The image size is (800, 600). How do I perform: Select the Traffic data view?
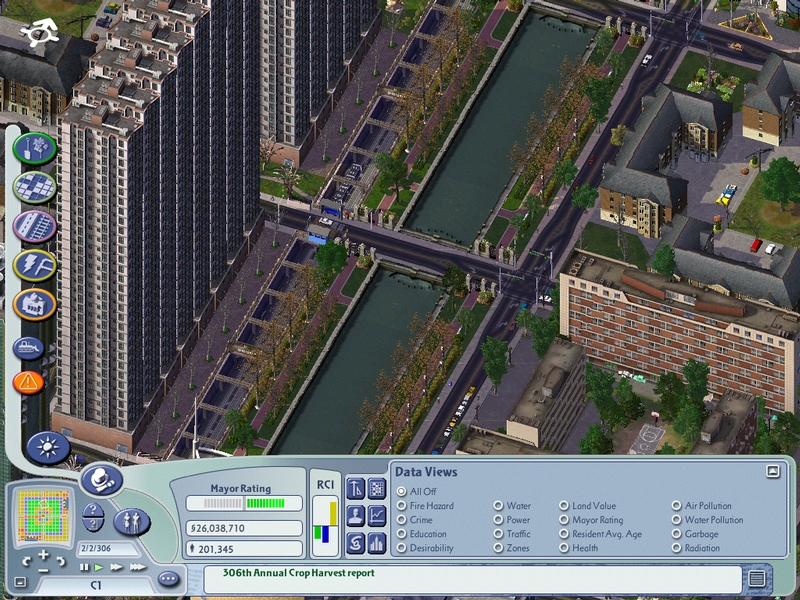point(498,534)
